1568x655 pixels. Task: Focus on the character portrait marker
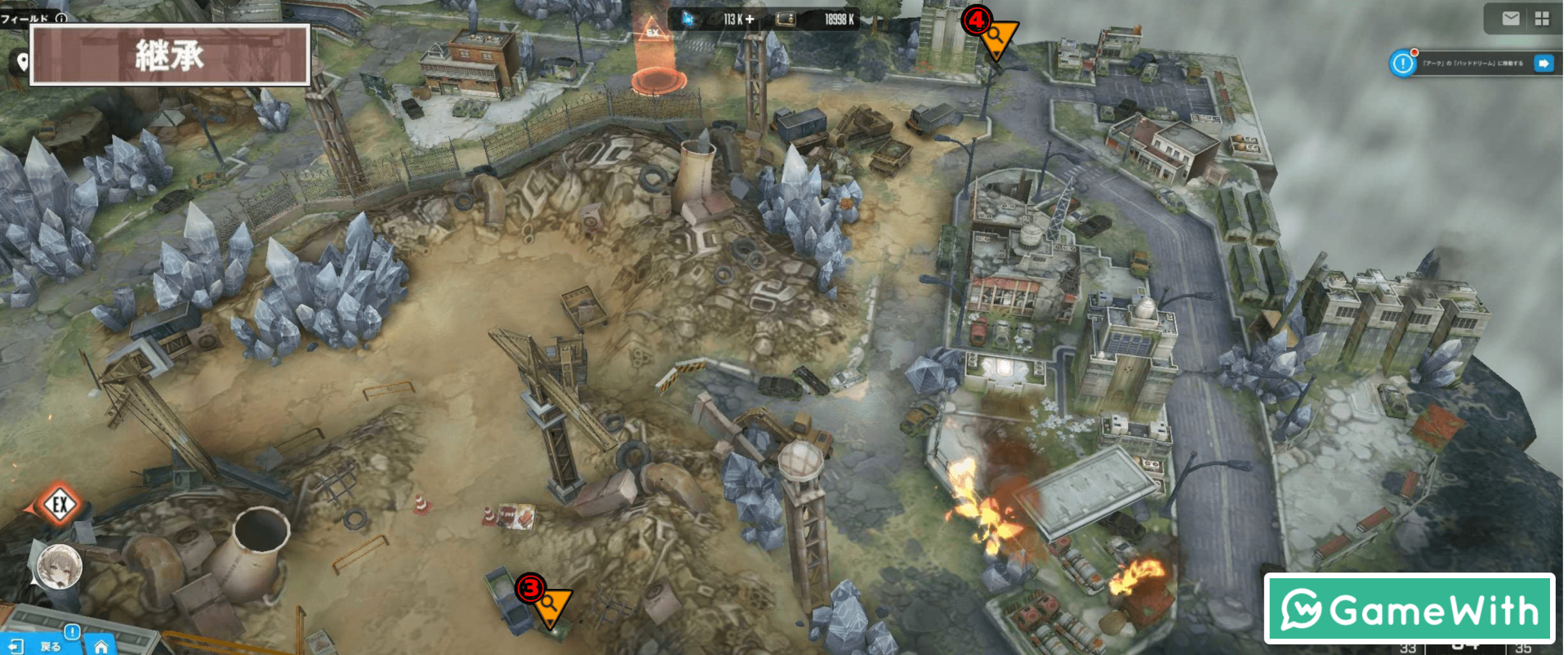[60, 565]
